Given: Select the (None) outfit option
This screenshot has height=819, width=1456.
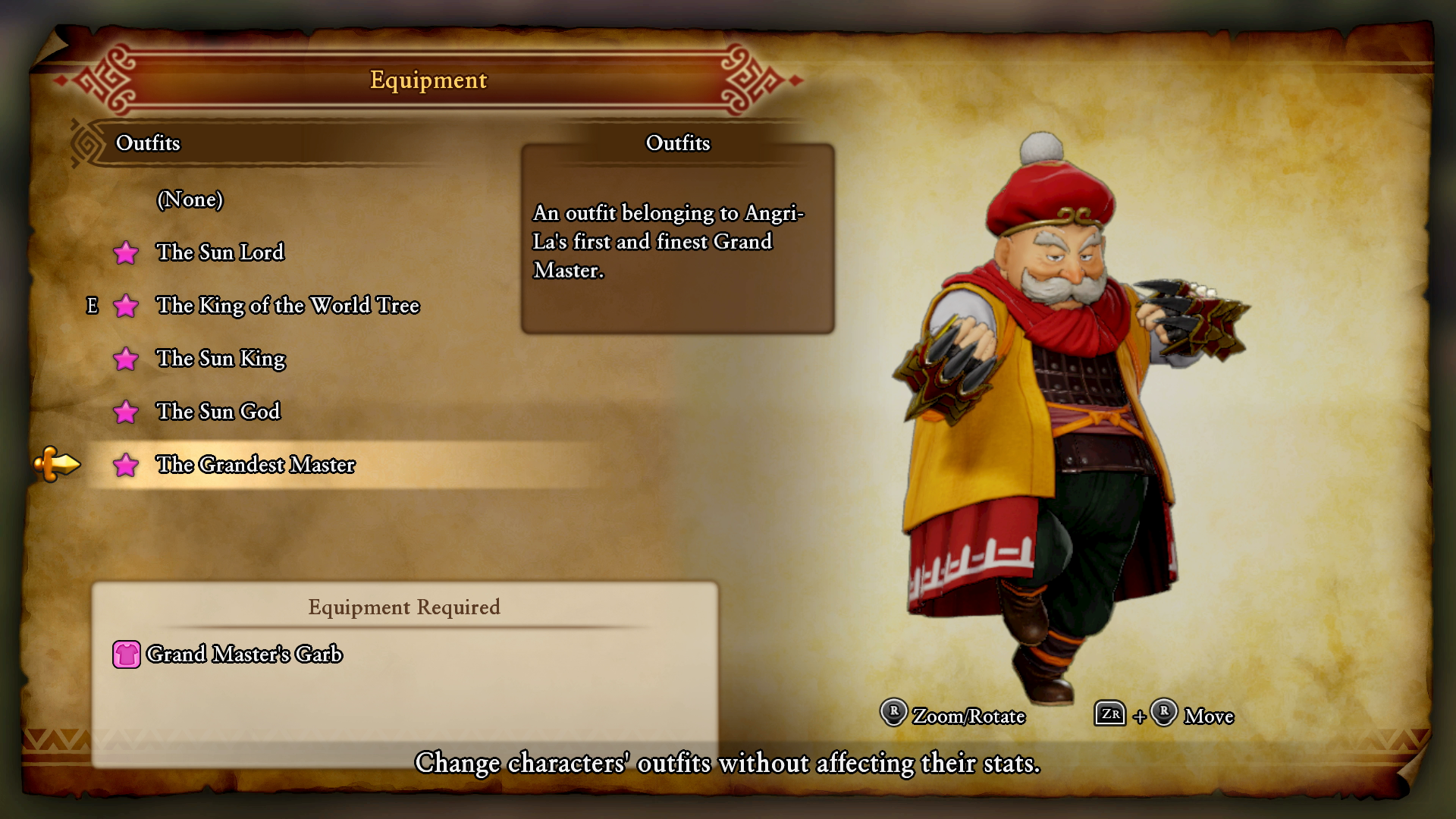Looking at the screenshot, I should (190, 200).
